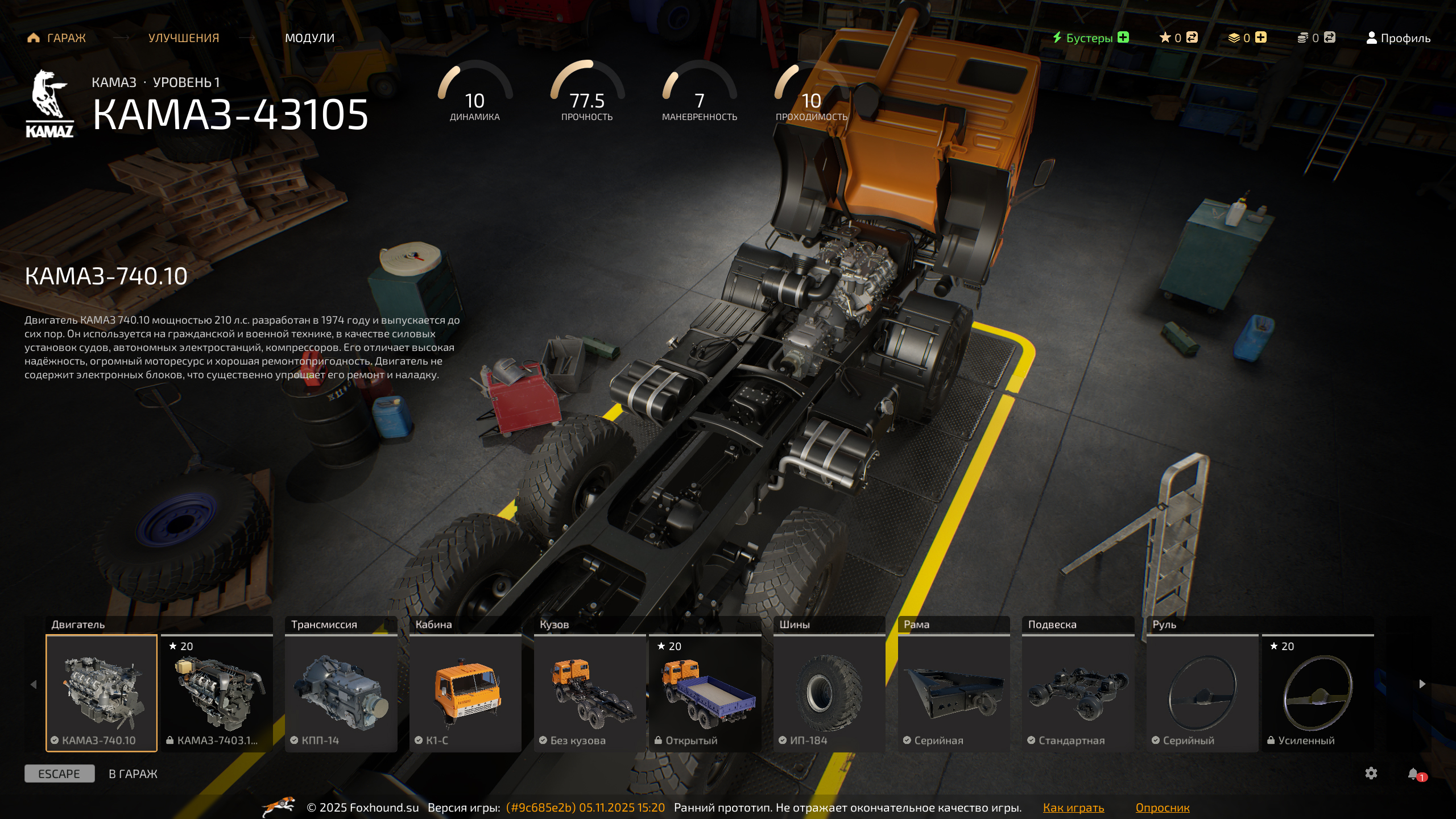
Task: Open the Как играть link
Action: 1073,808
